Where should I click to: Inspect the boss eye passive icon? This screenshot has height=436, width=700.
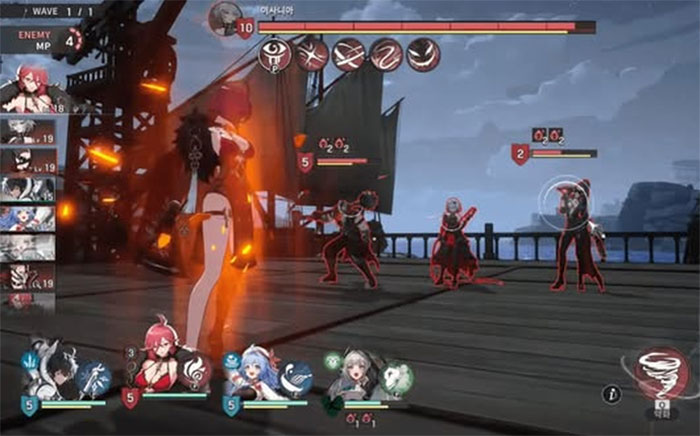click(274, 54)
